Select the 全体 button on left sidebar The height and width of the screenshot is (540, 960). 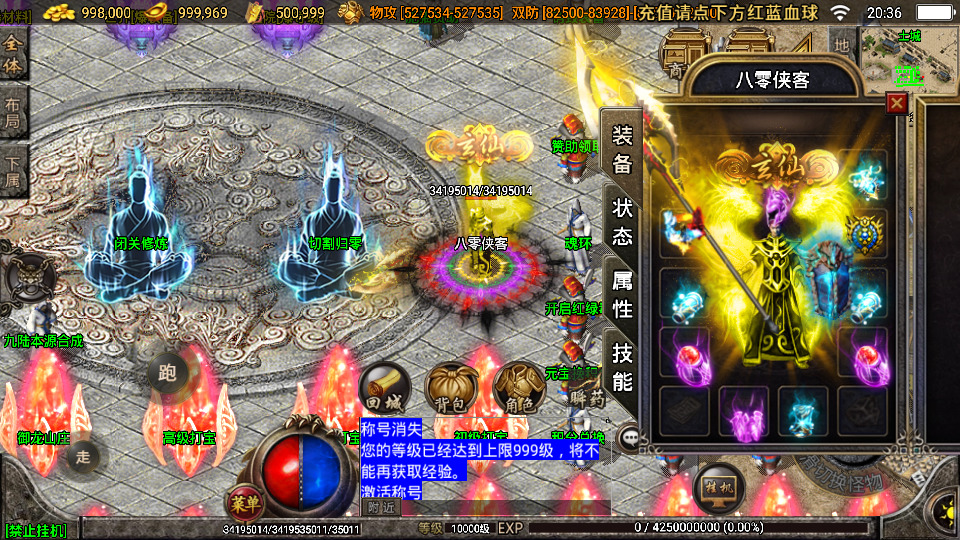point(13,56)
